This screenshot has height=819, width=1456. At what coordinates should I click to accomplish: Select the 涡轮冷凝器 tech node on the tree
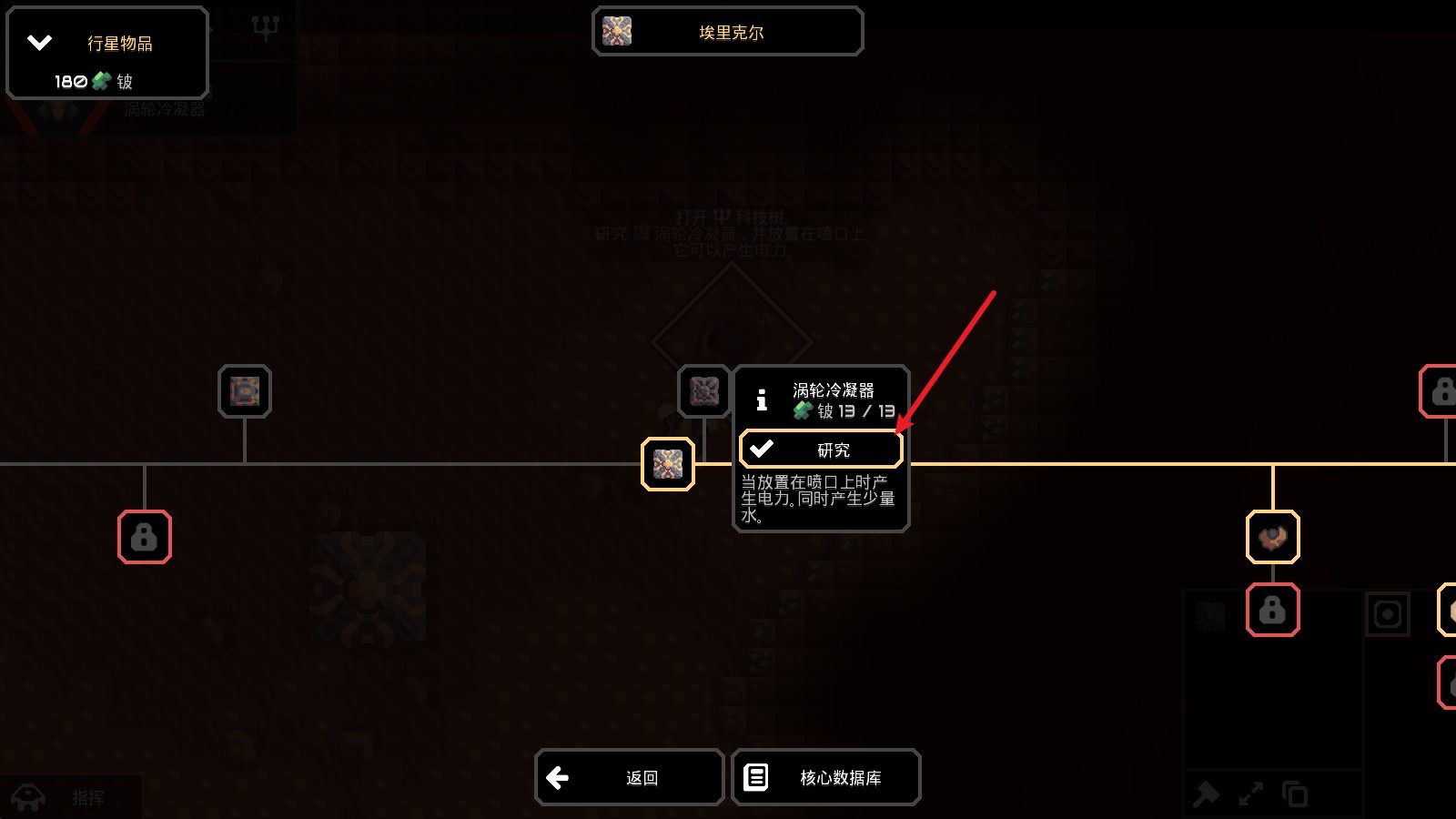tap(669, 462)
